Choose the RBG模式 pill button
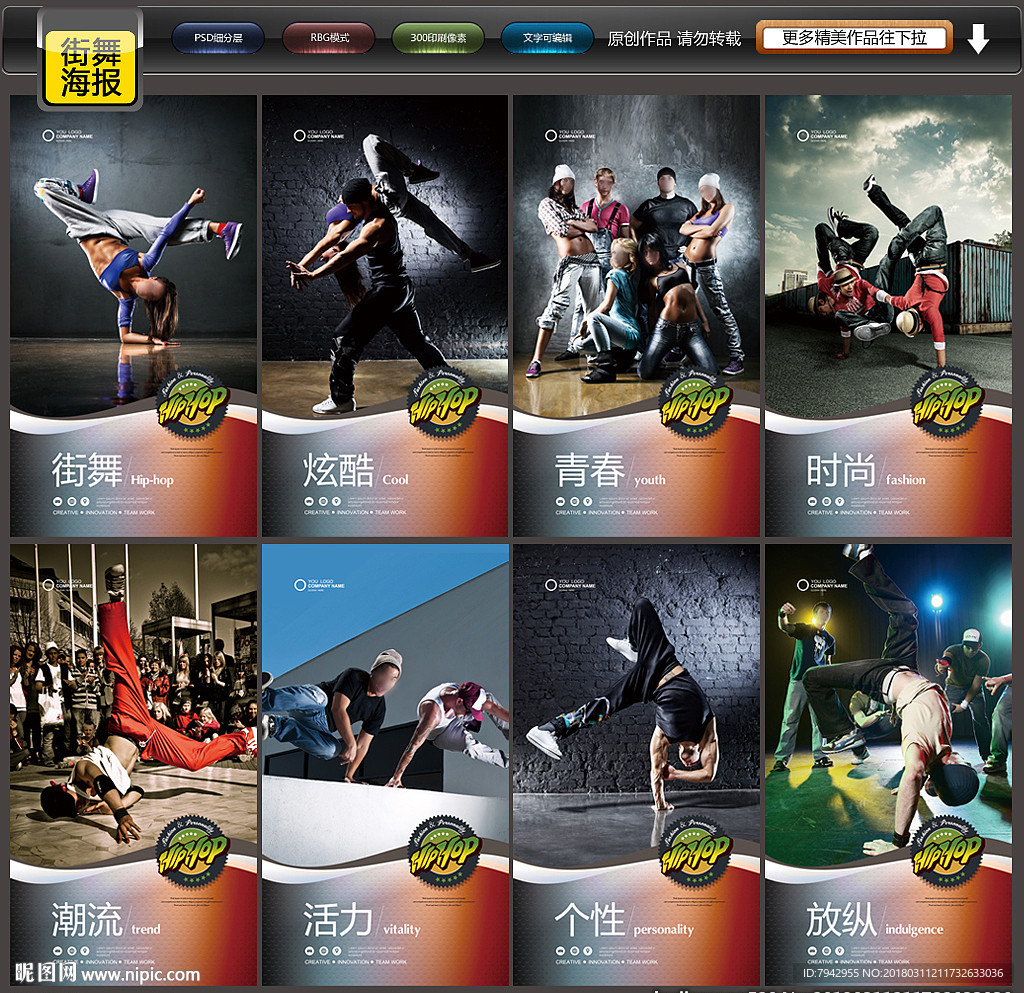 (328, 39)
